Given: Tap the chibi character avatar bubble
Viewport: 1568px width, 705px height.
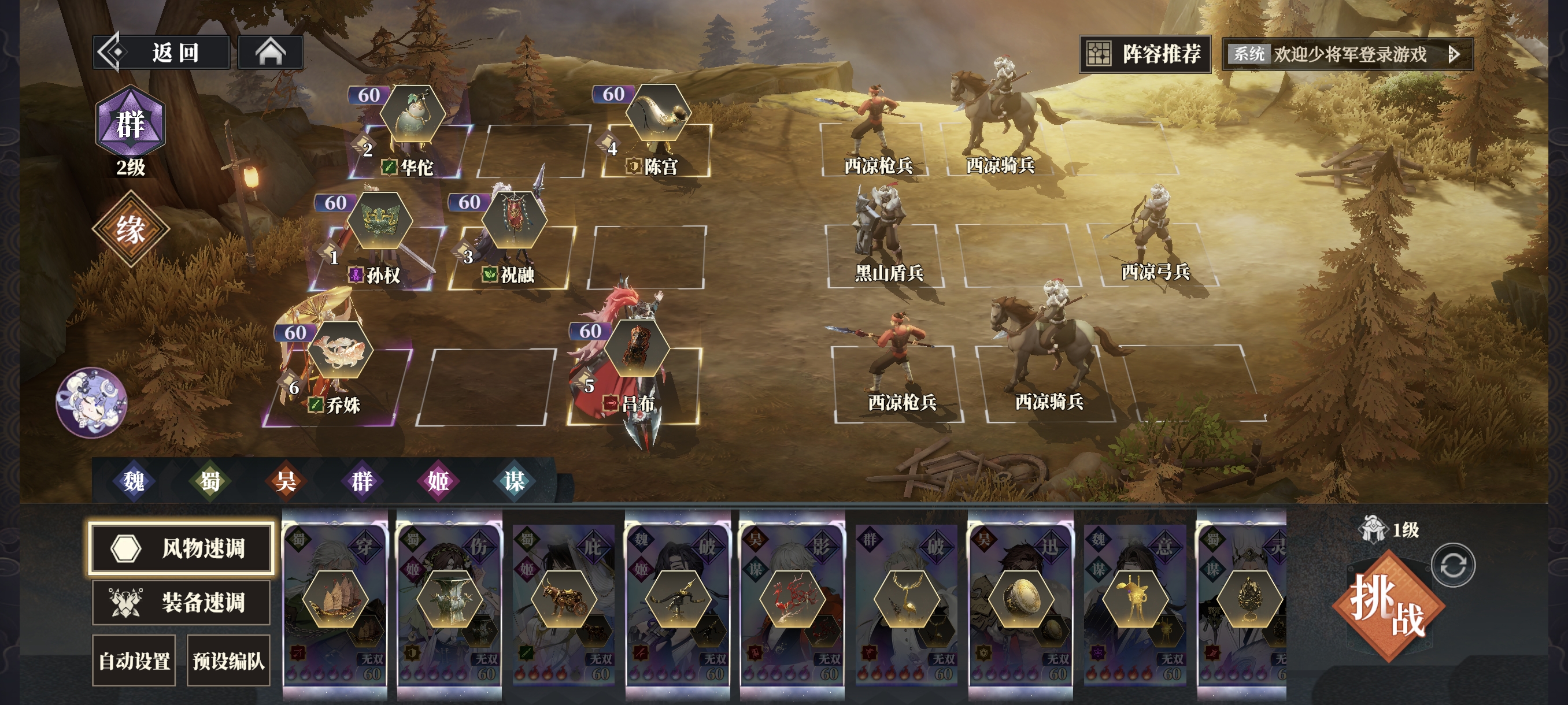Looking at the screenshot, I should 91,402.
